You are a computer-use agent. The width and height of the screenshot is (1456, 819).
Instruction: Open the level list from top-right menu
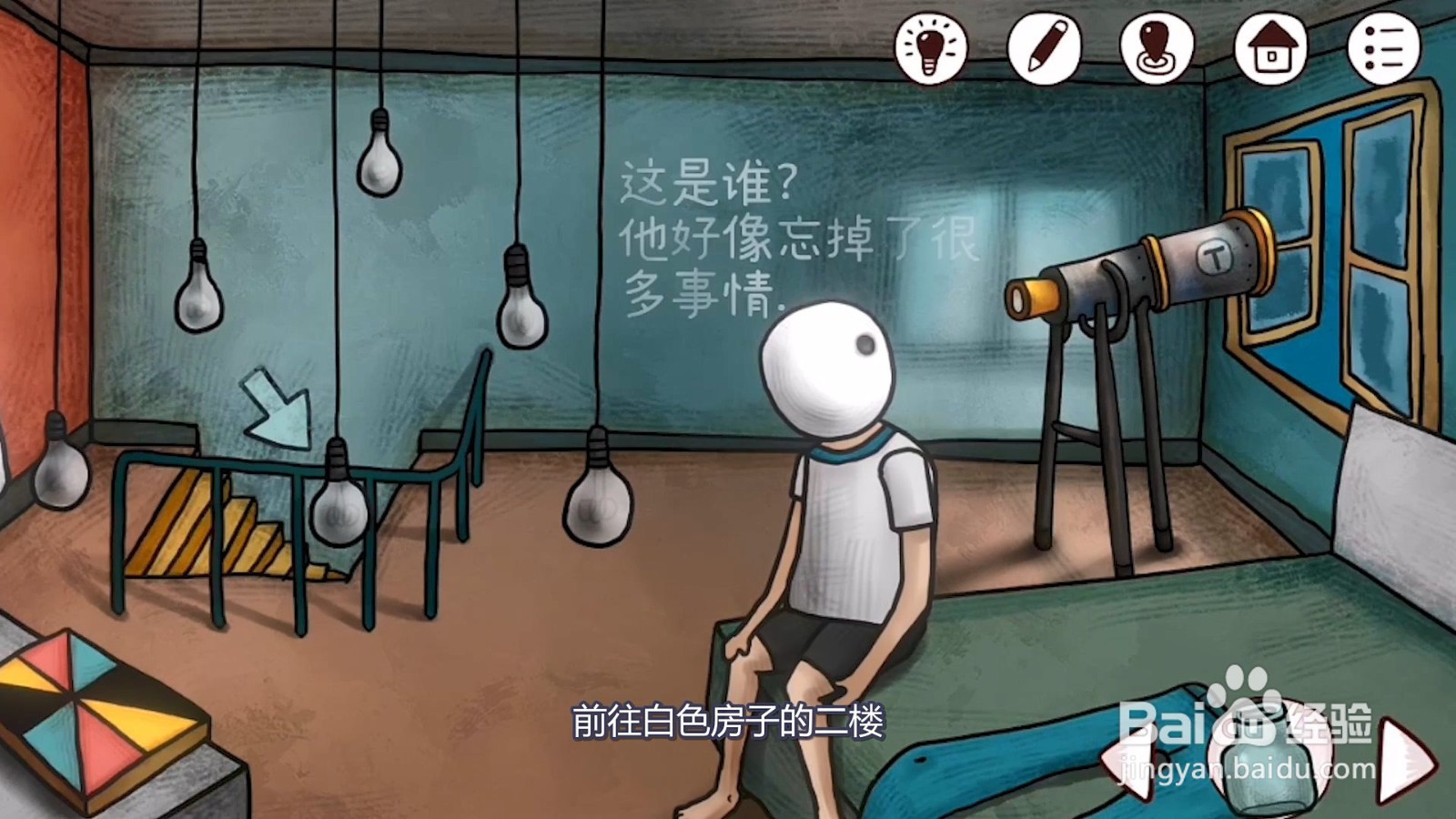(x=1382, y=47)
